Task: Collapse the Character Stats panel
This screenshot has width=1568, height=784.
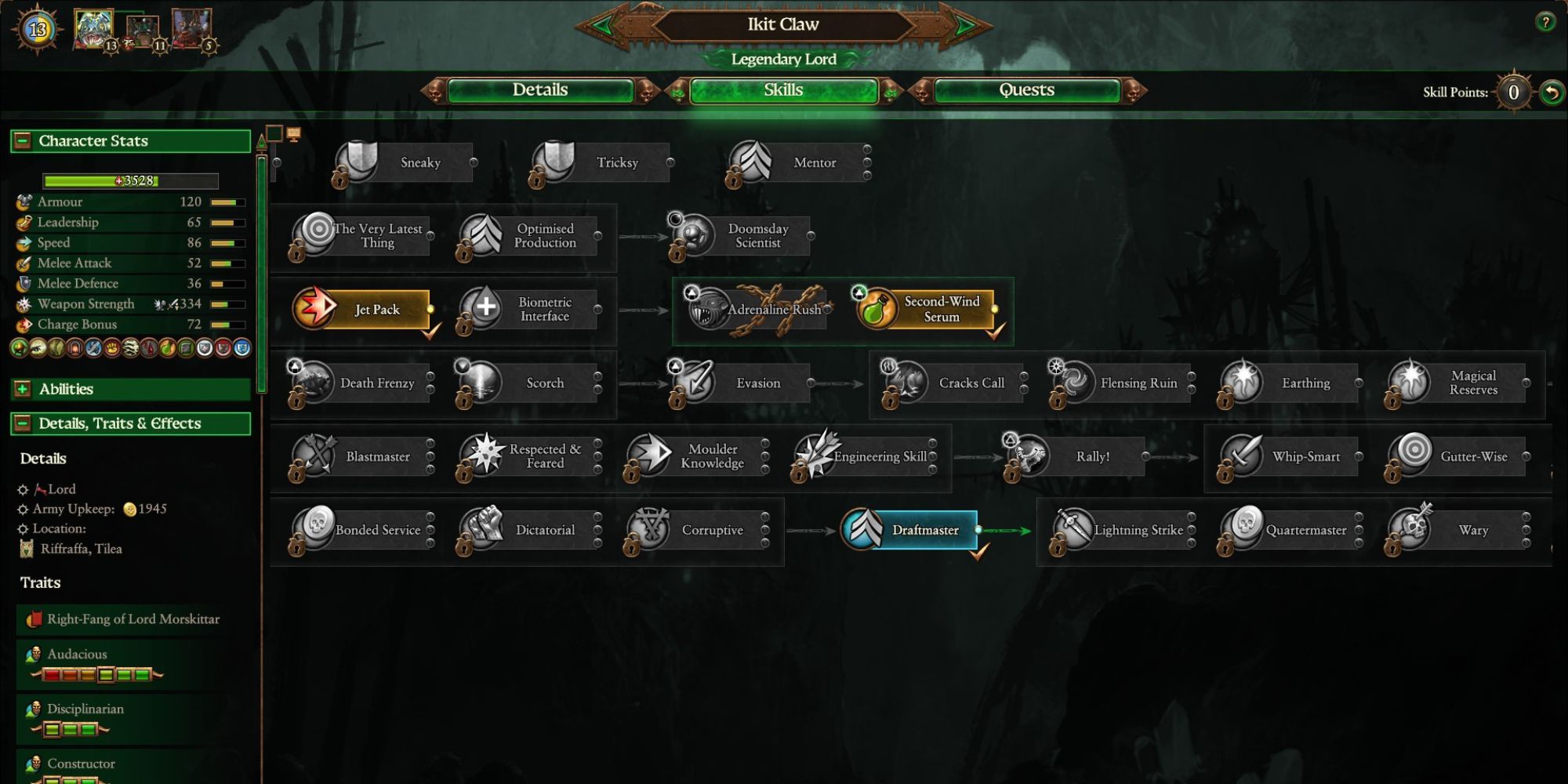Action: 22,140
